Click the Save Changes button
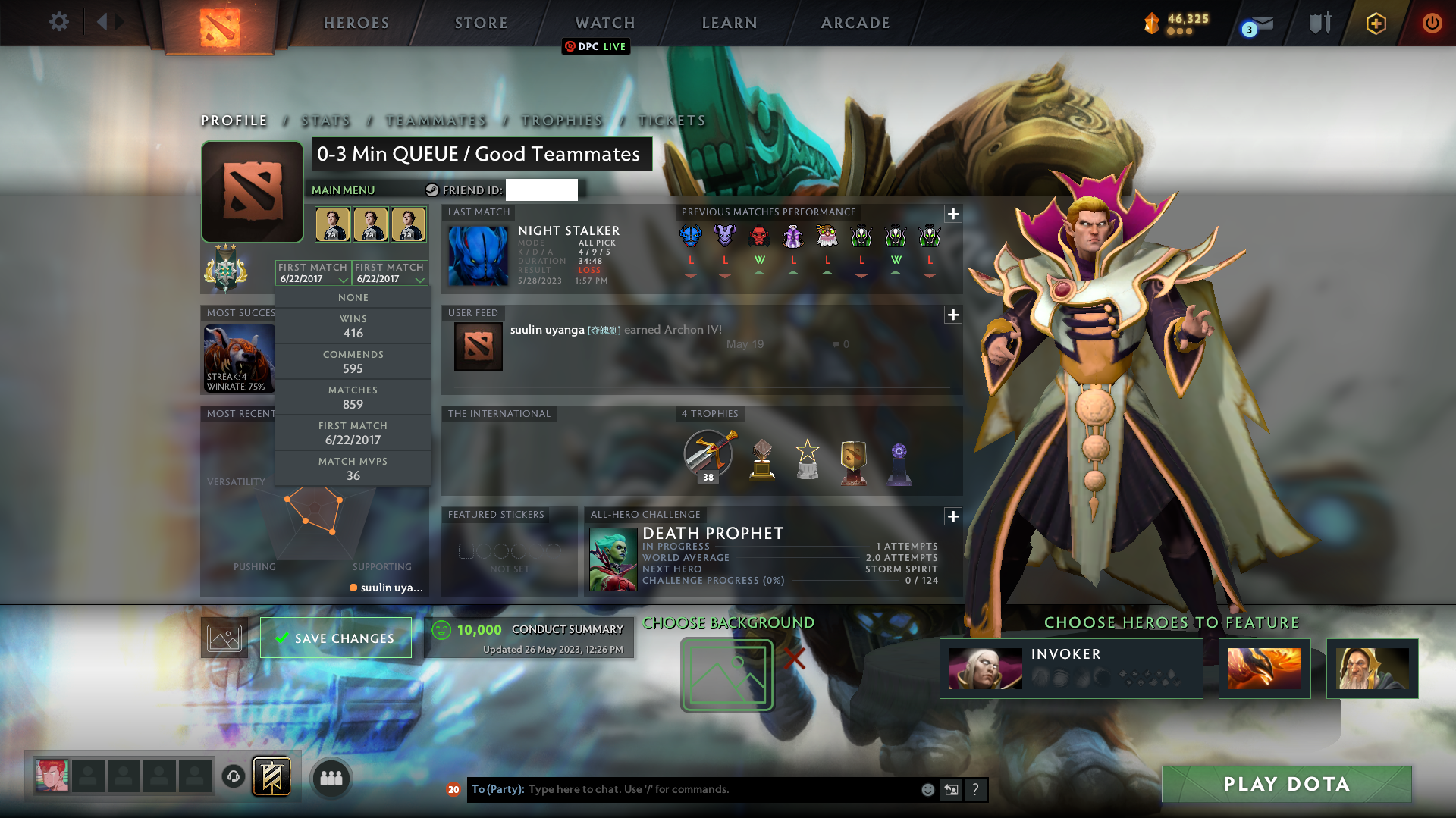 click(x=335, y=638)
